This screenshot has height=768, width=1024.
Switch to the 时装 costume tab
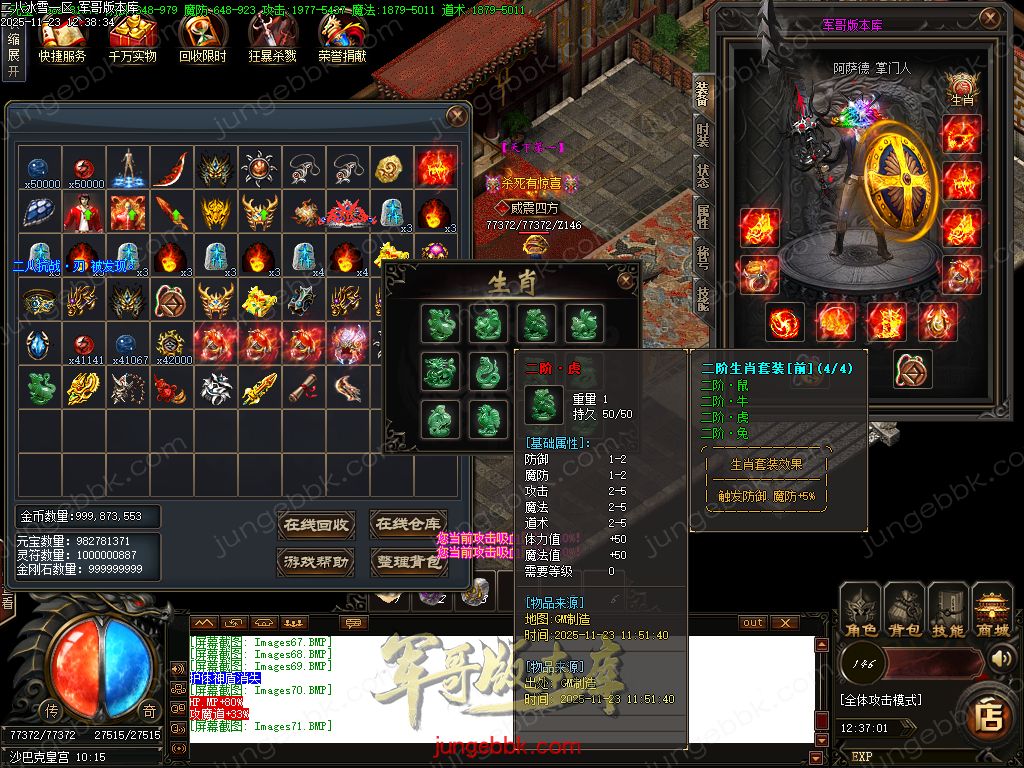pyautogui.click(x=702, y=133)
